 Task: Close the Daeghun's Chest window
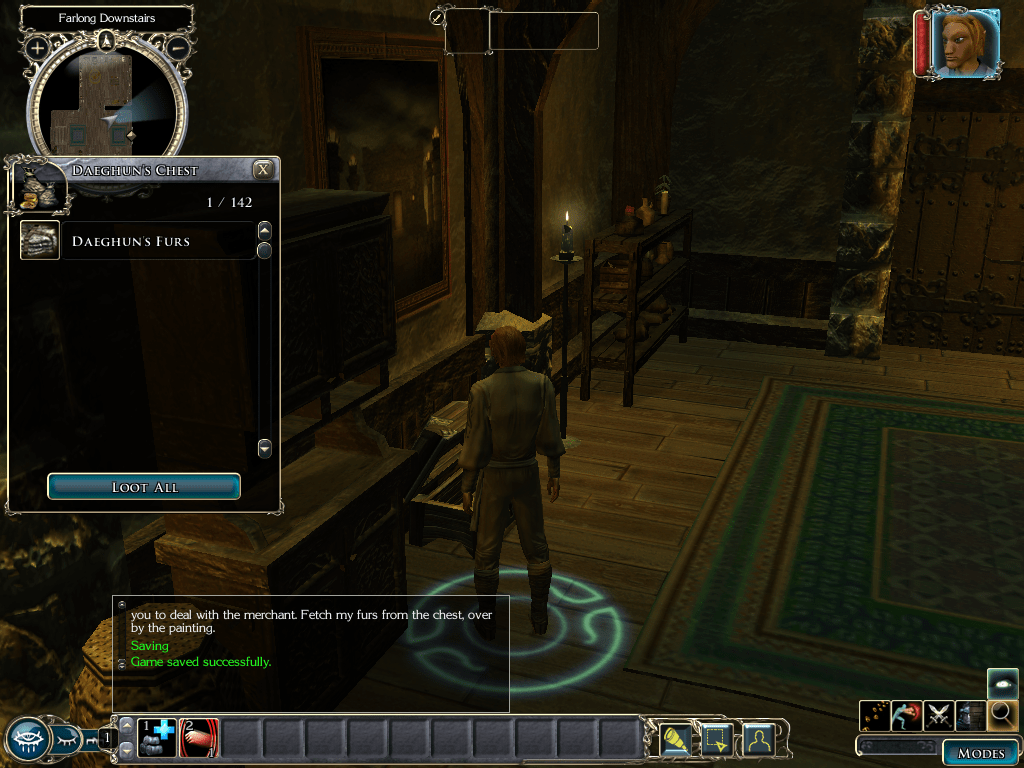pos(263,169)
